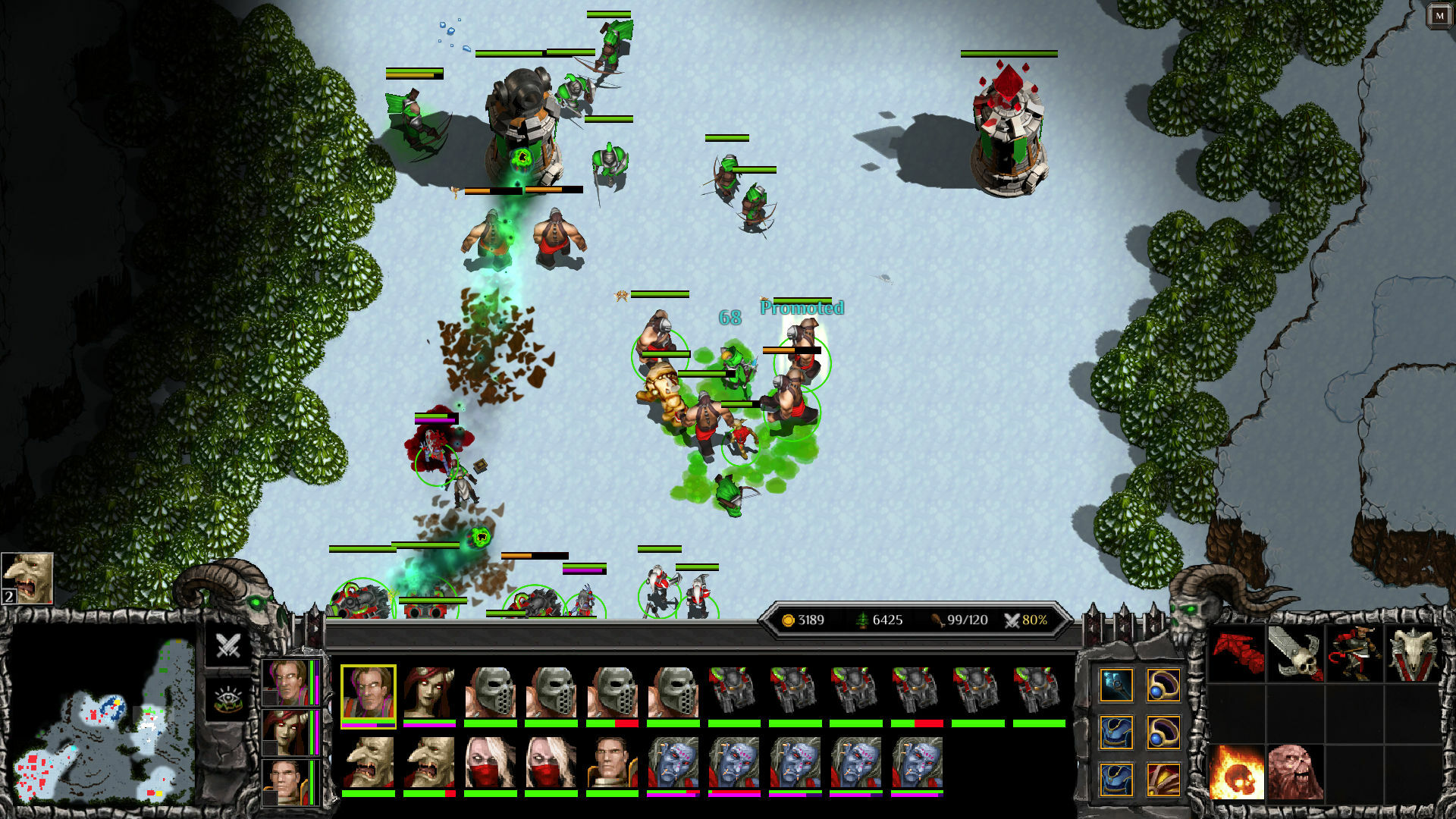Open the M menu at top right
Image resolution: width=1456 pixels, height=819 pixels.
coord(1440,15)
